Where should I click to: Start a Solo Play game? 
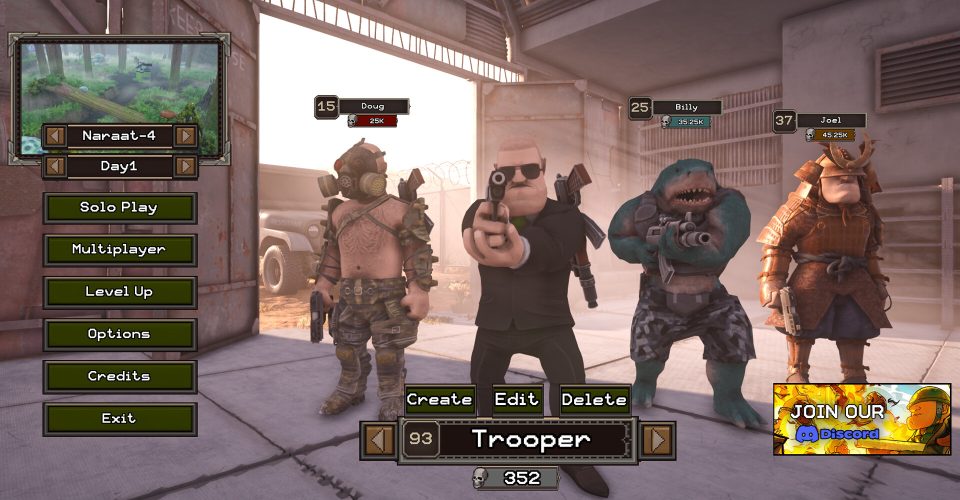click(x=119, y=208)
